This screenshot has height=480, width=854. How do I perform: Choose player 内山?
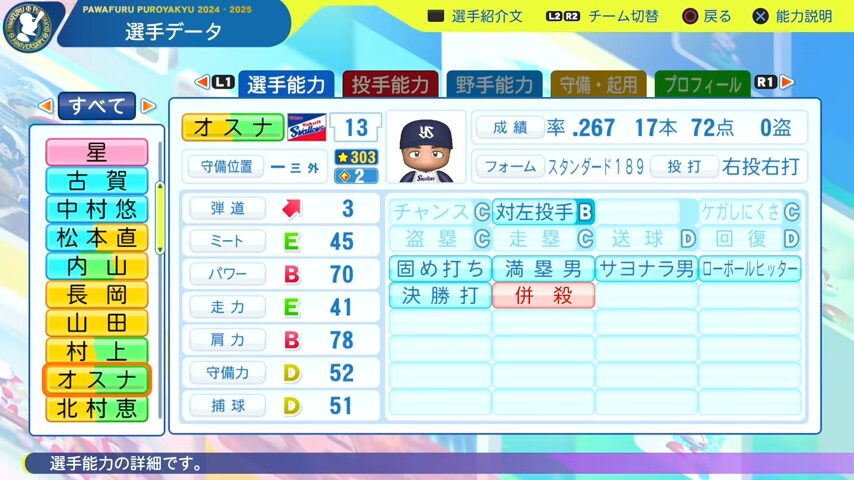pos(96,266)
